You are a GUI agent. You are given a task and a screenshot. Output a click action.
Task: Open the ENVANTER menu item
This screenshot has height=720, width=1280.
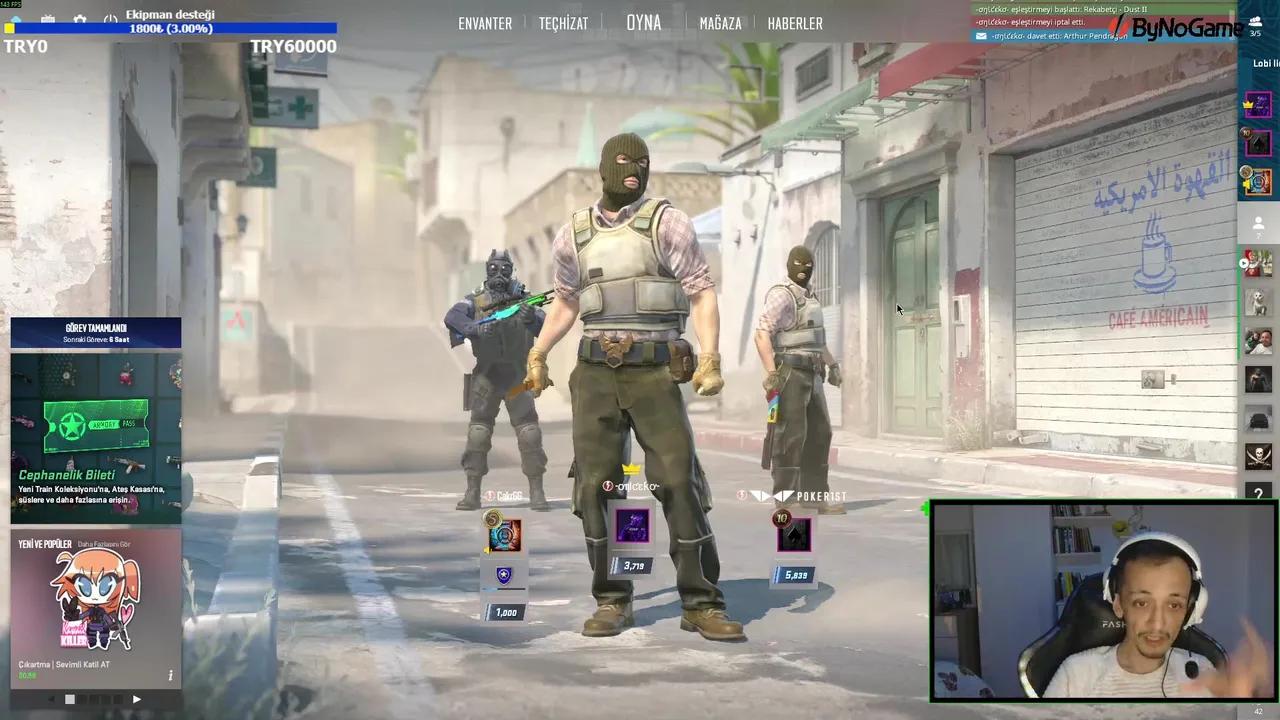coord(484,23)
